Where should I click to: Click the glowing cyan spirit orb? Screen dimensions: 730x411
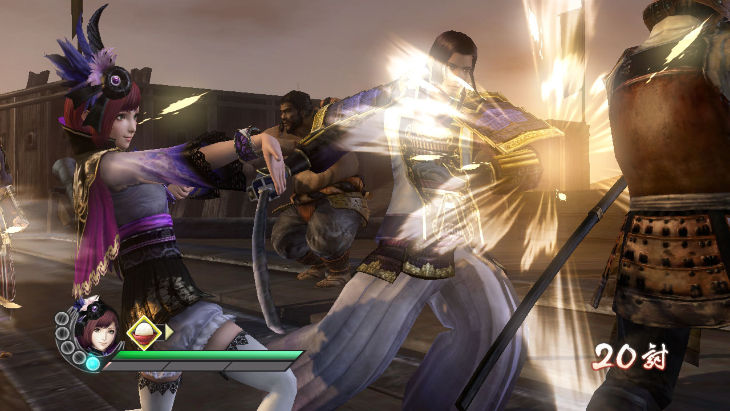point(93,363)
